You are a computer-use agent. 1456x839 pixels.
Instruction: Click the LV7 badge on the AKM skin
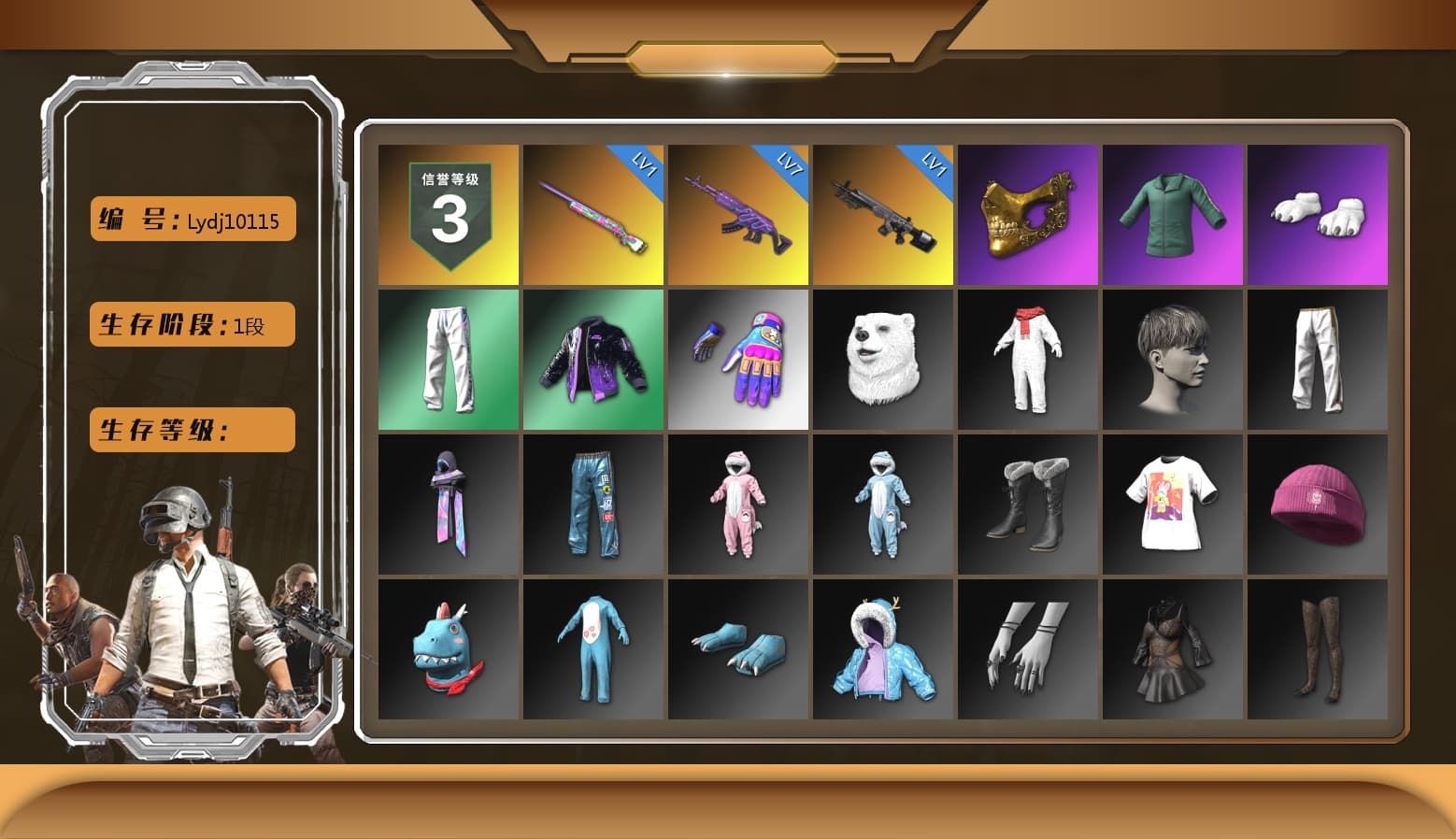pos(787,164)
